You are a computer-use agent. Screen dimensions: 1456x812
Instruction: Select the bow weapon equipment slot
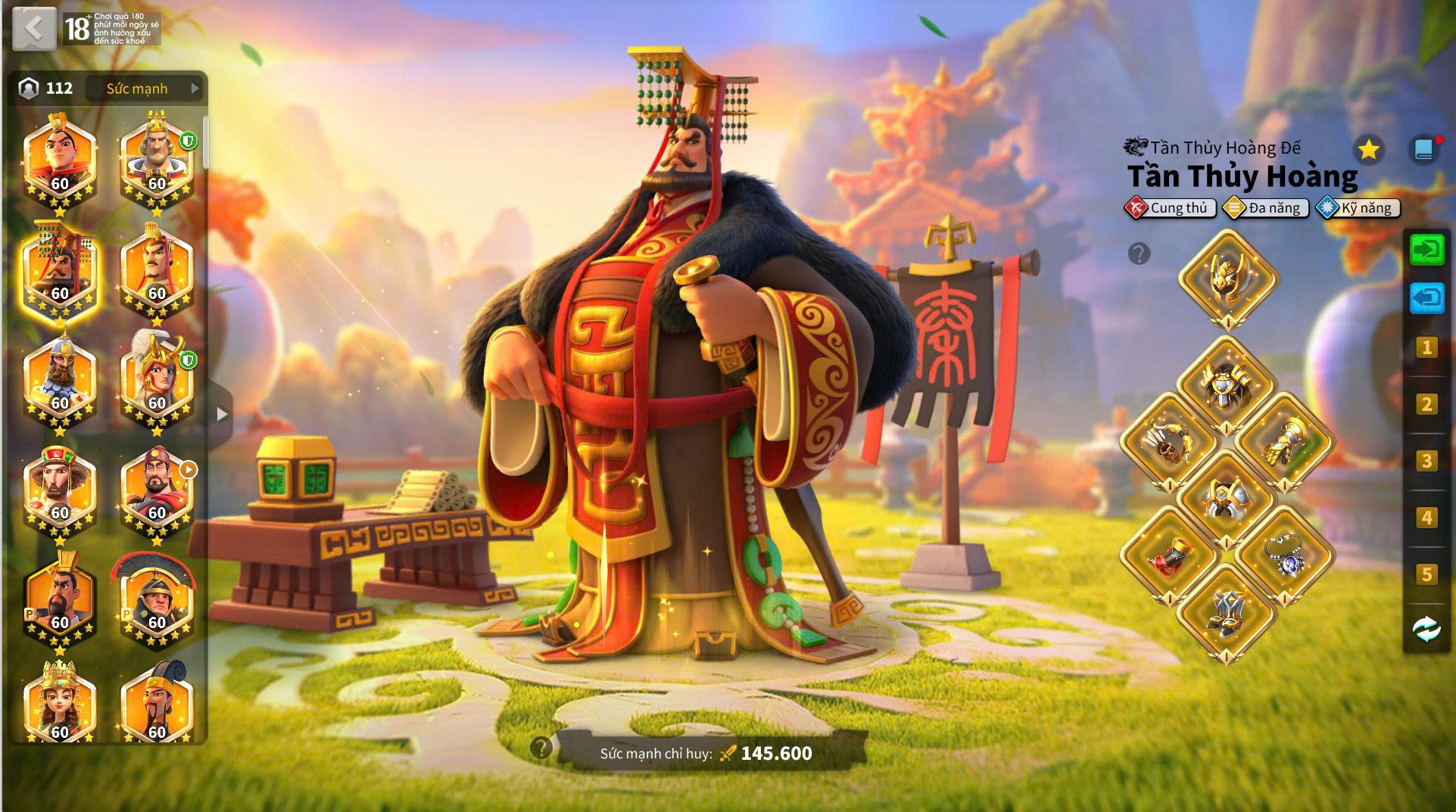pos(1170,441)
